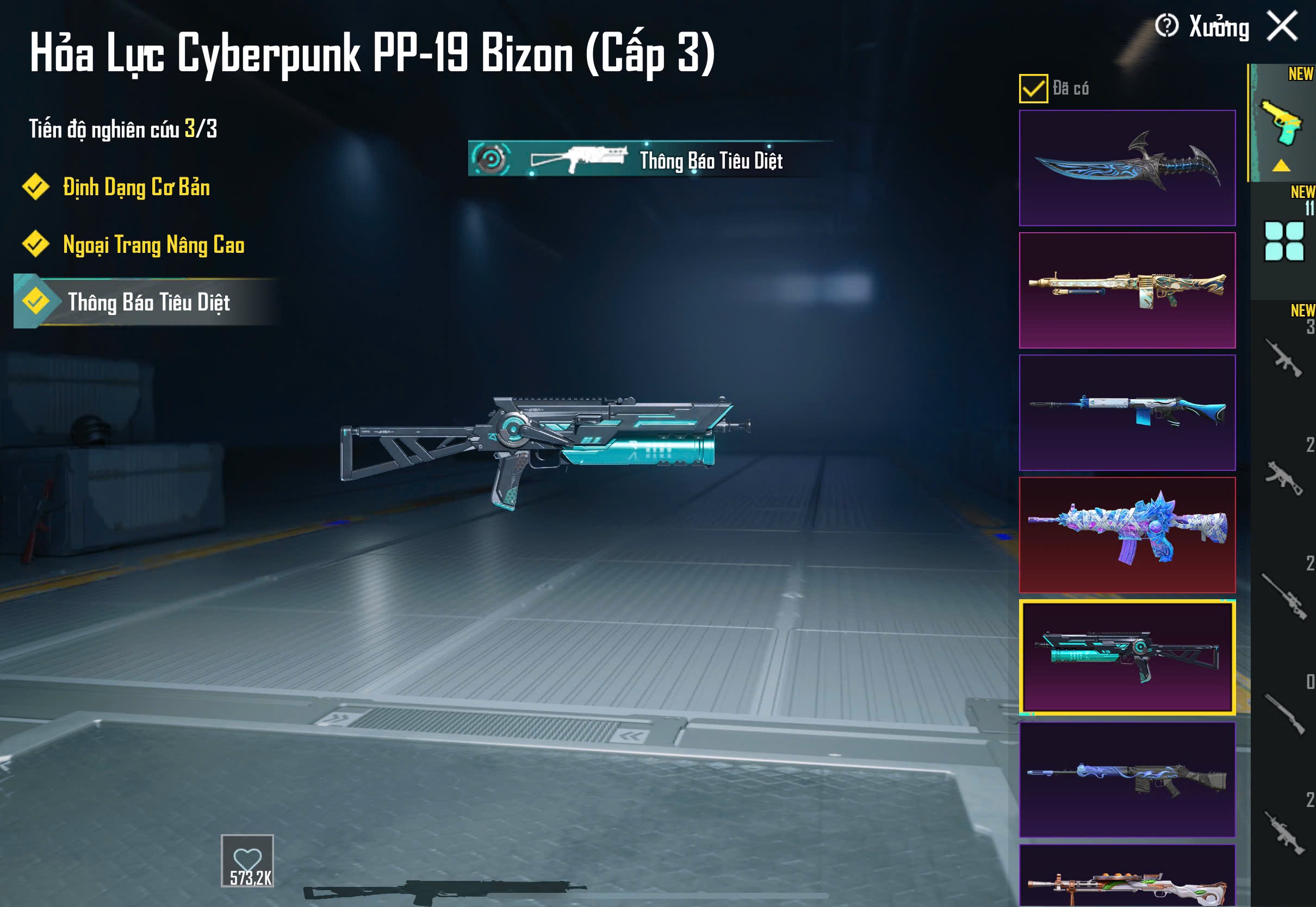
Task: Open the shotgun category tab
Action: 1283,715
